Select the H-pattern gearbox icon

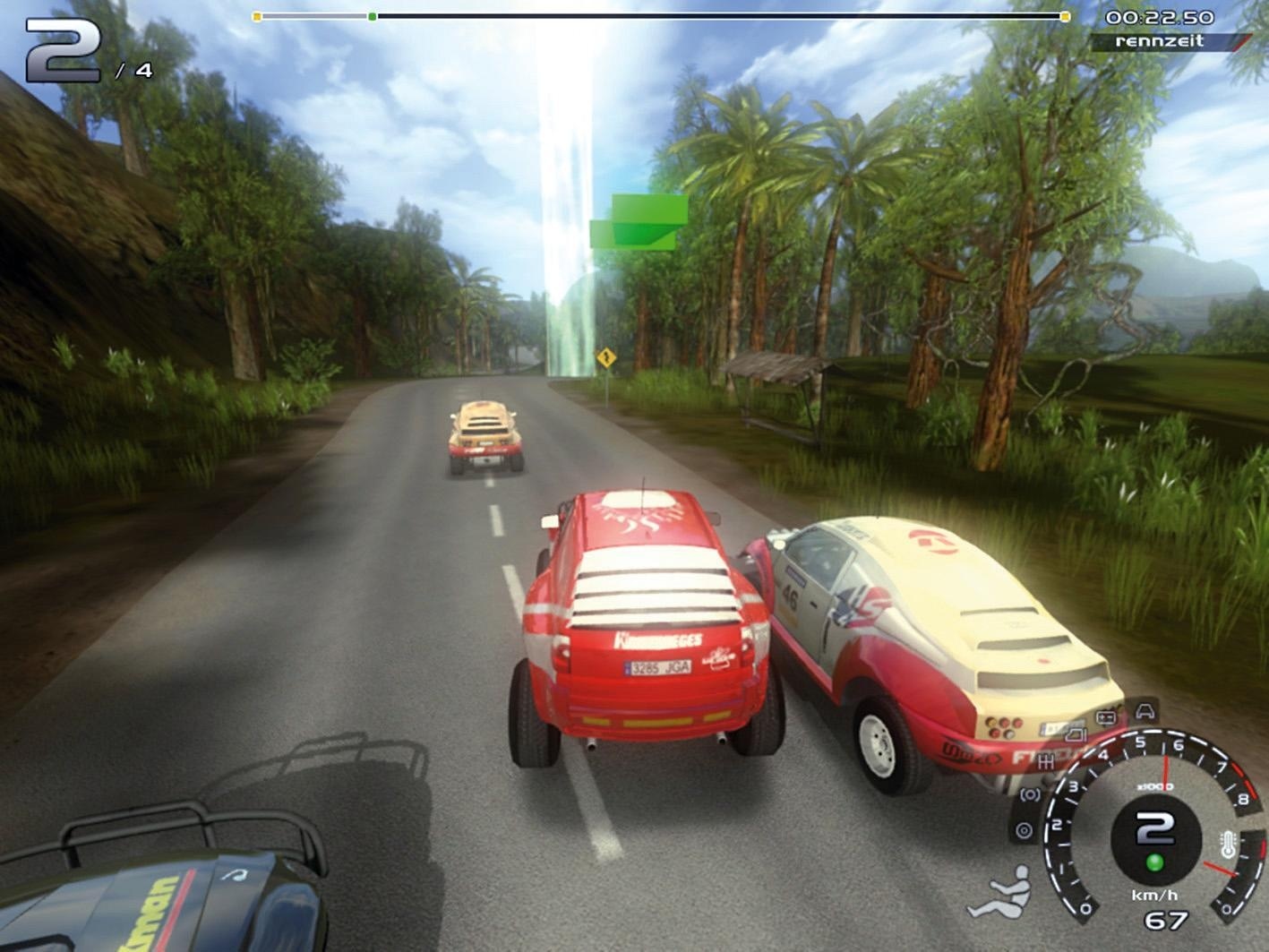(x=1046, y=761)
